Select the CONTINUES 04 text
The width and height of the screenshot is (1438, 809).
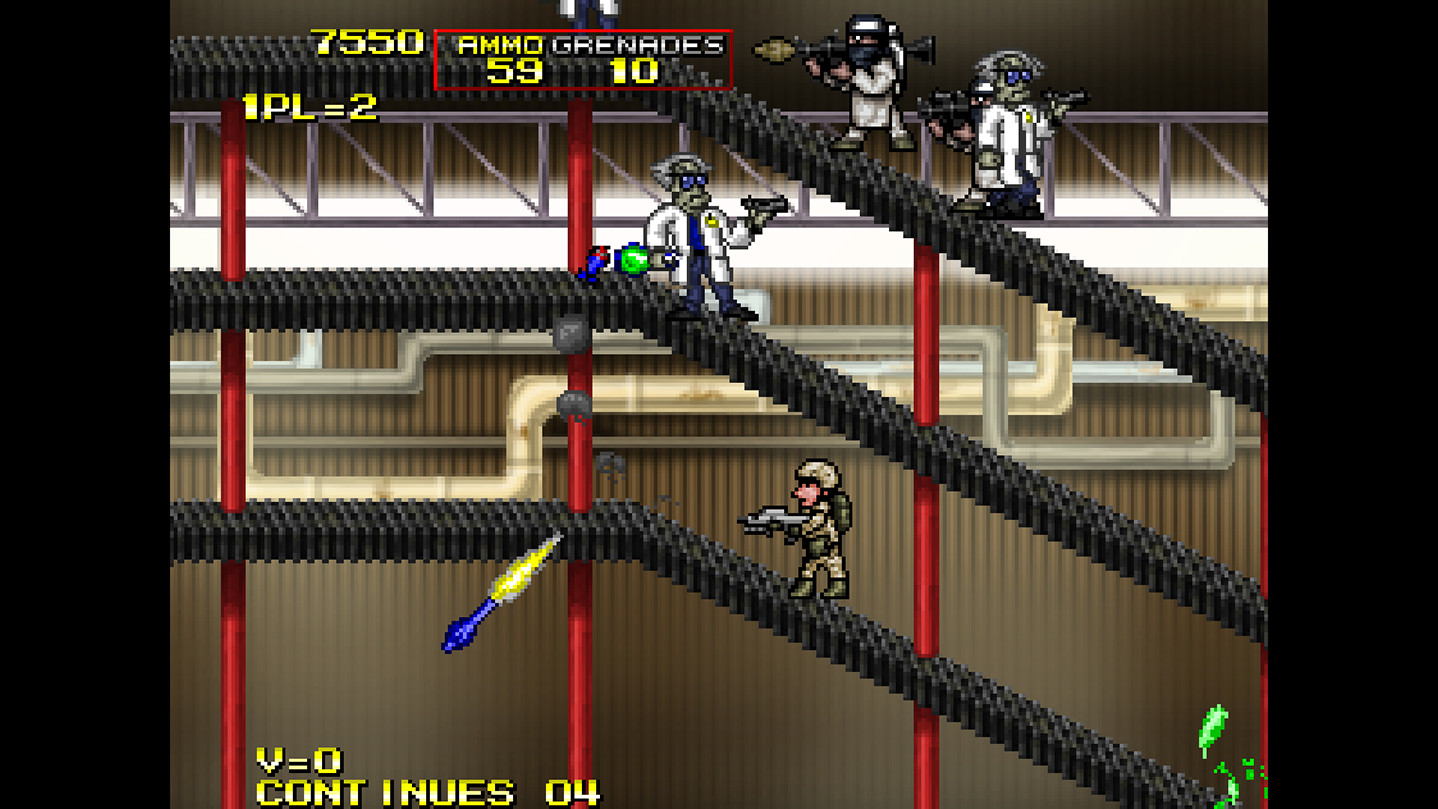420,793
